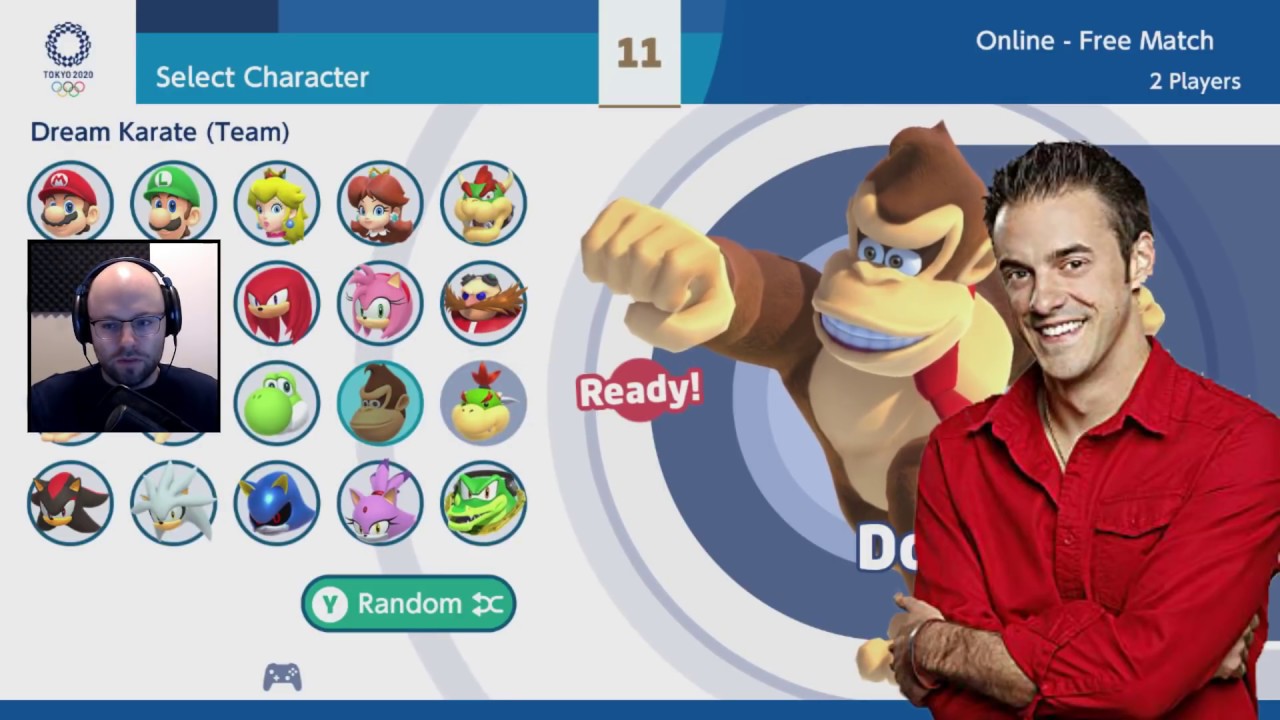Select Mario as your character

70,202
